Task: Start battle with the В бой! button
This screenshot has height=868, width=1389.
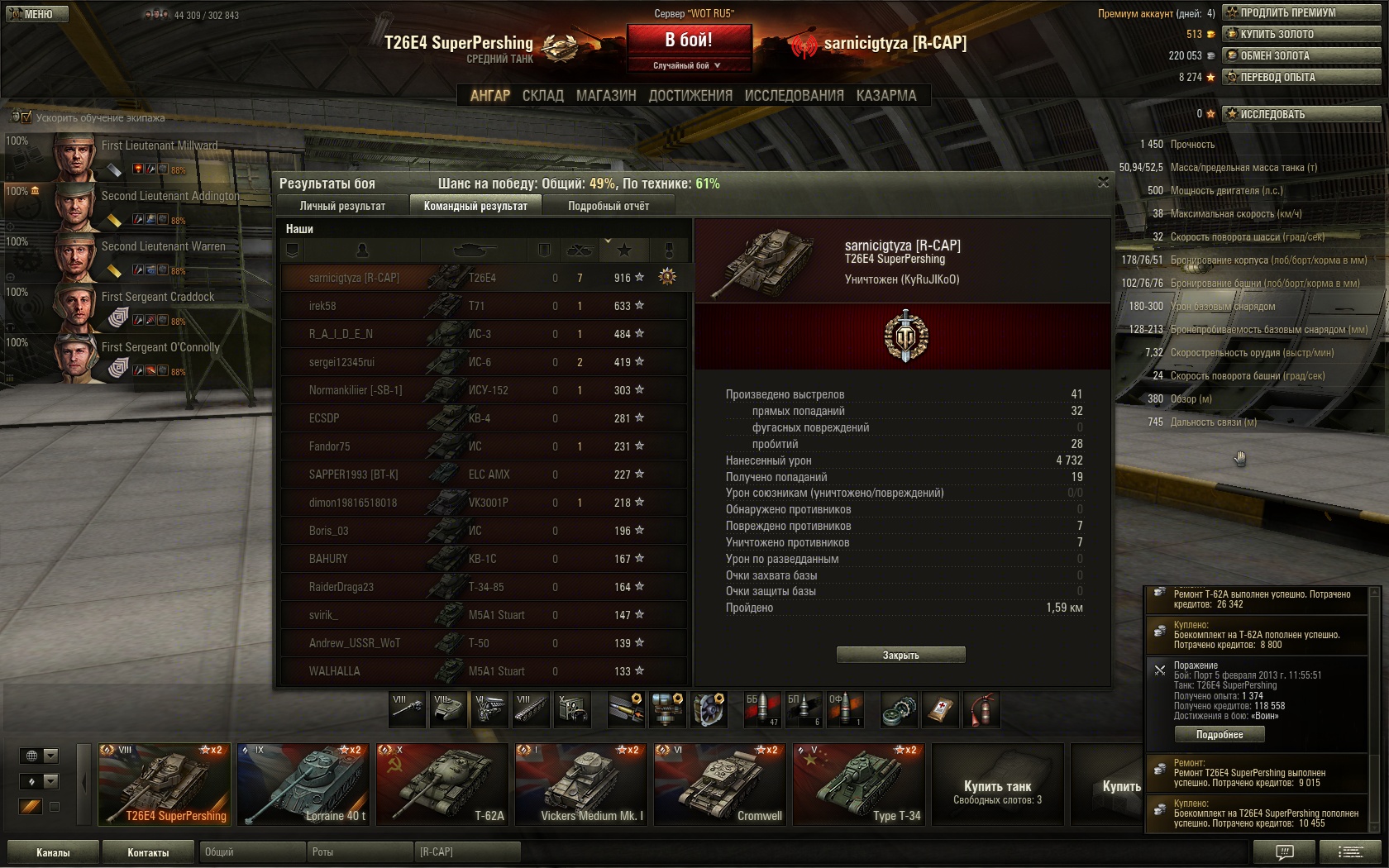Action: click(x=689, y=40)
